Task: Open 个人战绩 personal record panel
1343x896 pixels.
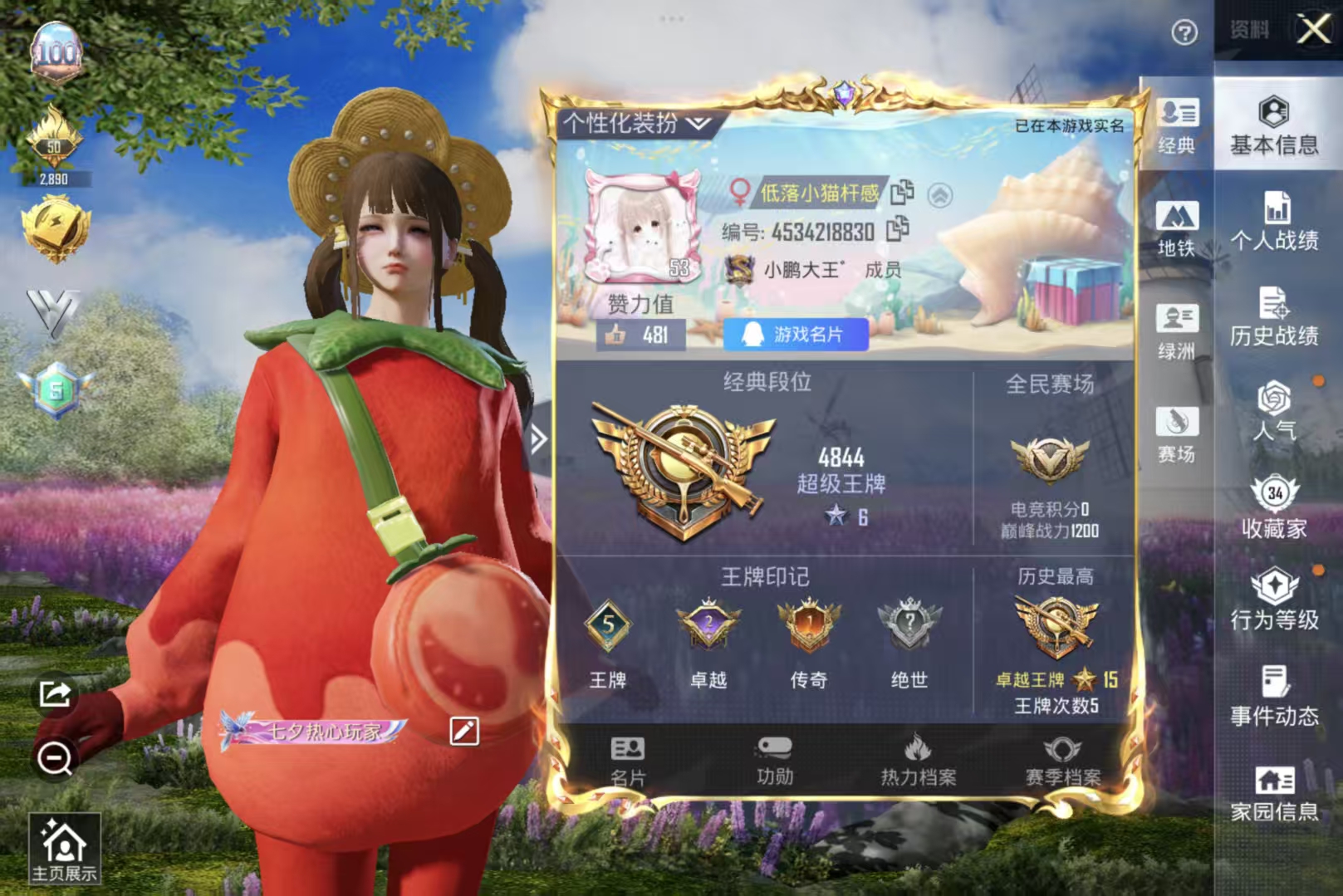Action: (1277, 219)
